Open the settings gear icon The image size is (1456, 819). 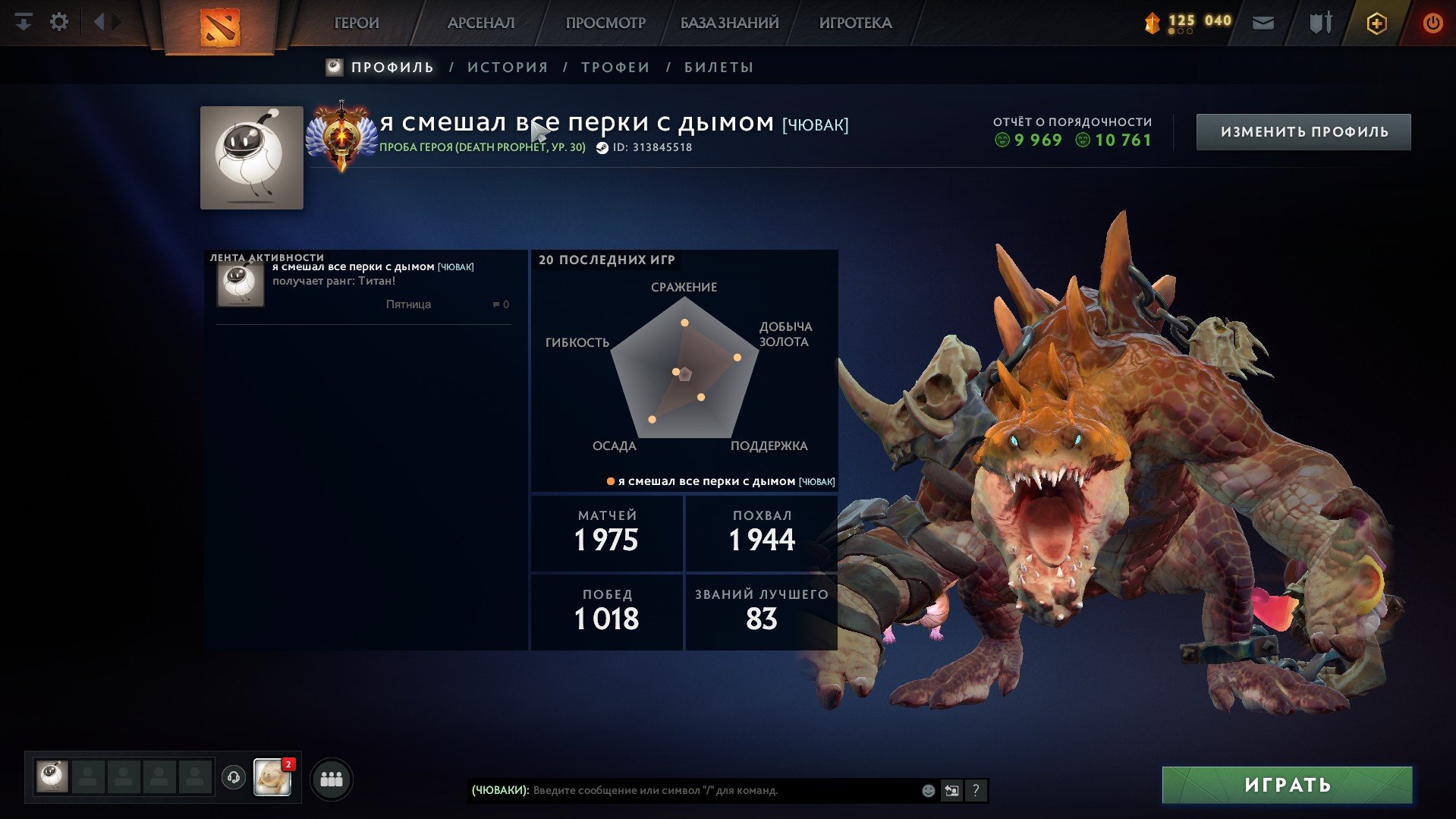click(x=59, y=21)
